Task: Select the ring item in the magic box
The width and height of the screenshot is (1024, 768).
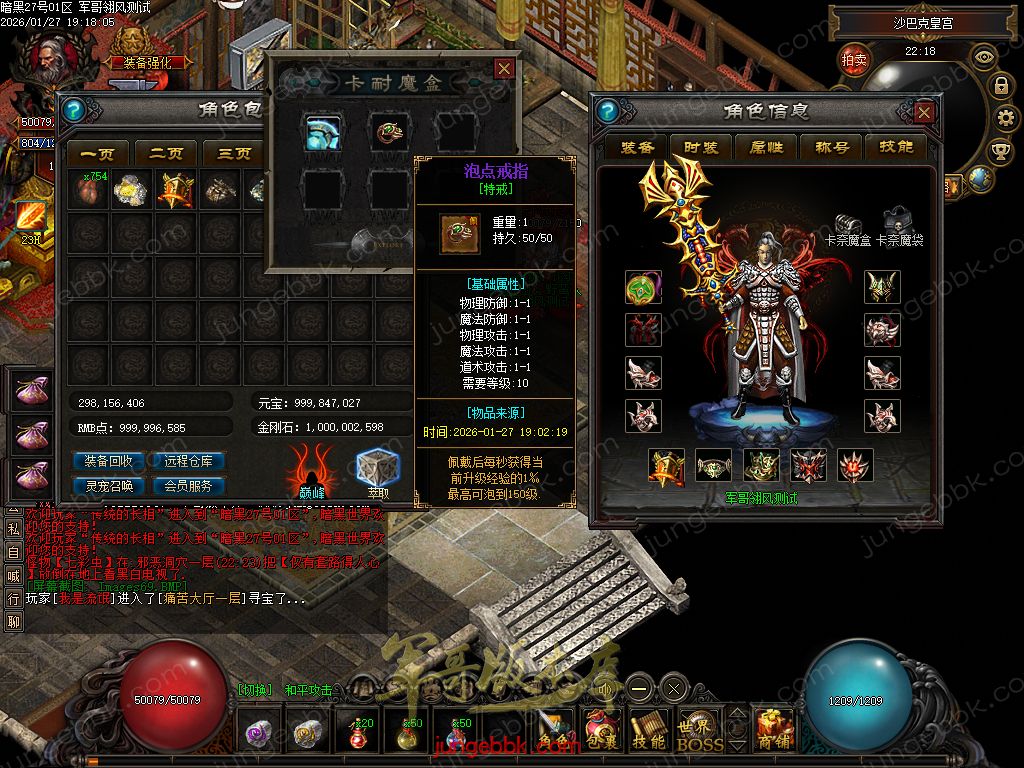Action: (387, 131)
